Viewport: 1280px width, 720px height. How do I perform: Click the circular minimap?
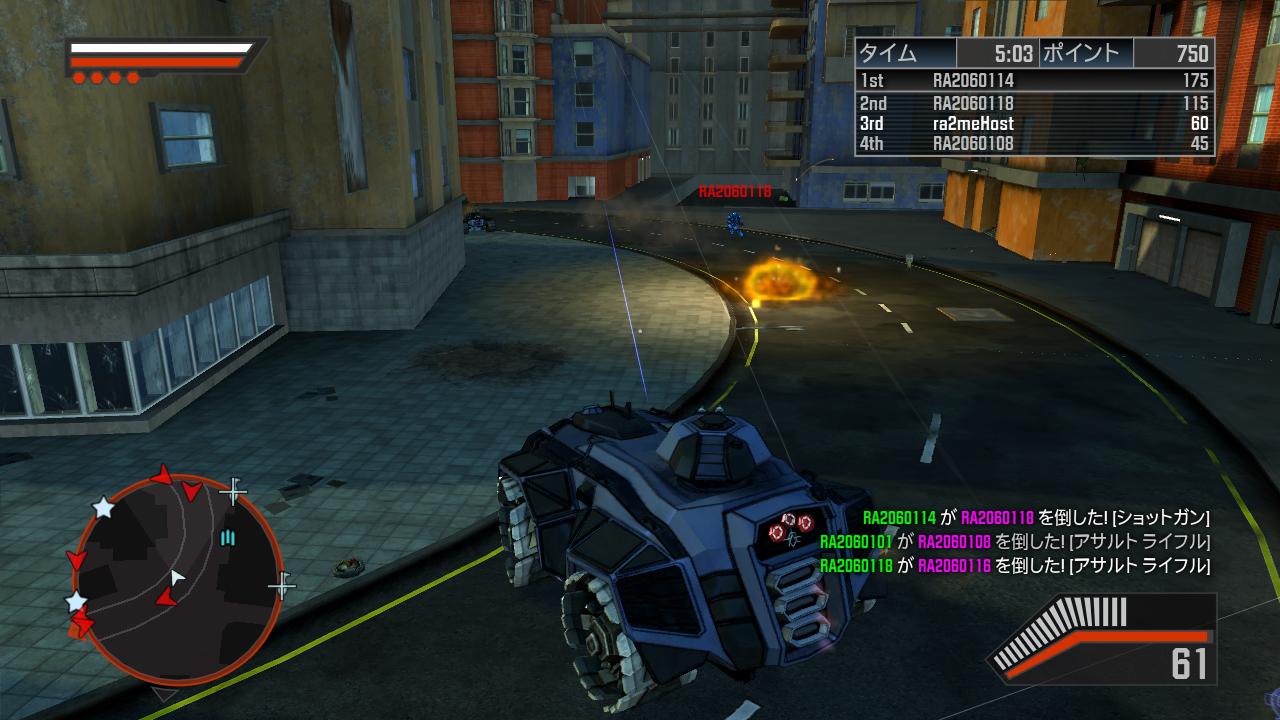(176, 581)
